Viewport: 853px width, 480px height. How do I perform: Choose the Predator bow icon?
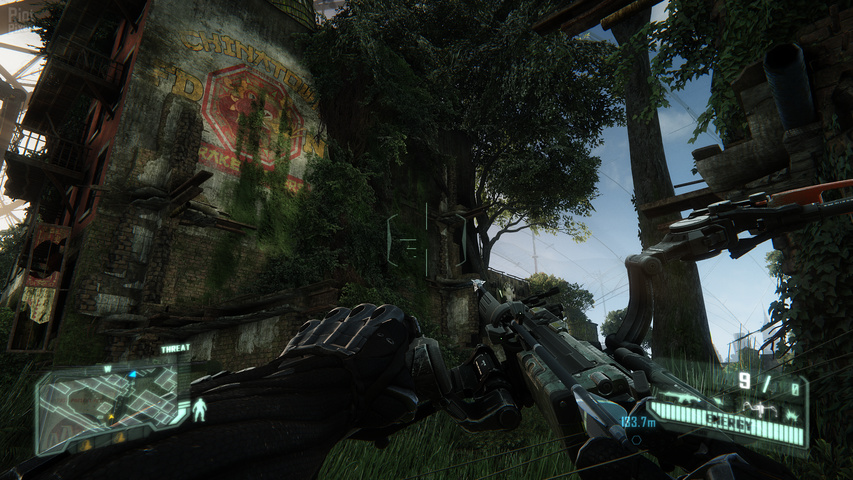(x=759, y=409)
